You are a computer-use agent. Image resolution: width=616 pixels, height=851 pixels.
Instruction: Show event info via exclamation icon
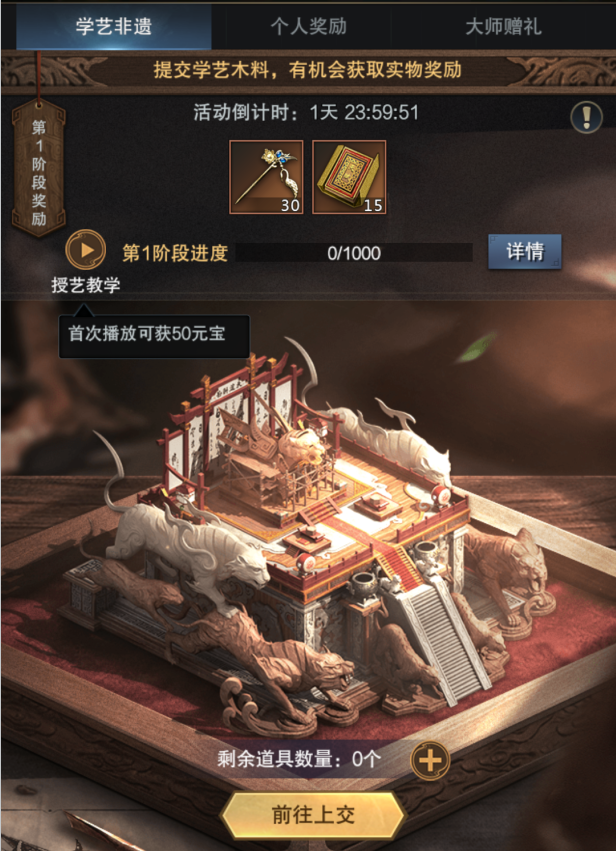[x=587, y=118]
